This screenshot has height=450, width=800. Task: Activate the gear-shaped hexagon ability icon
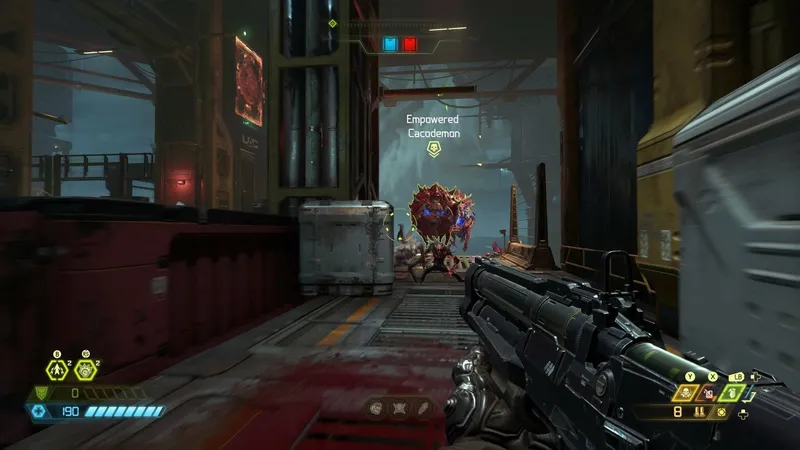click(x=85, y=370)
